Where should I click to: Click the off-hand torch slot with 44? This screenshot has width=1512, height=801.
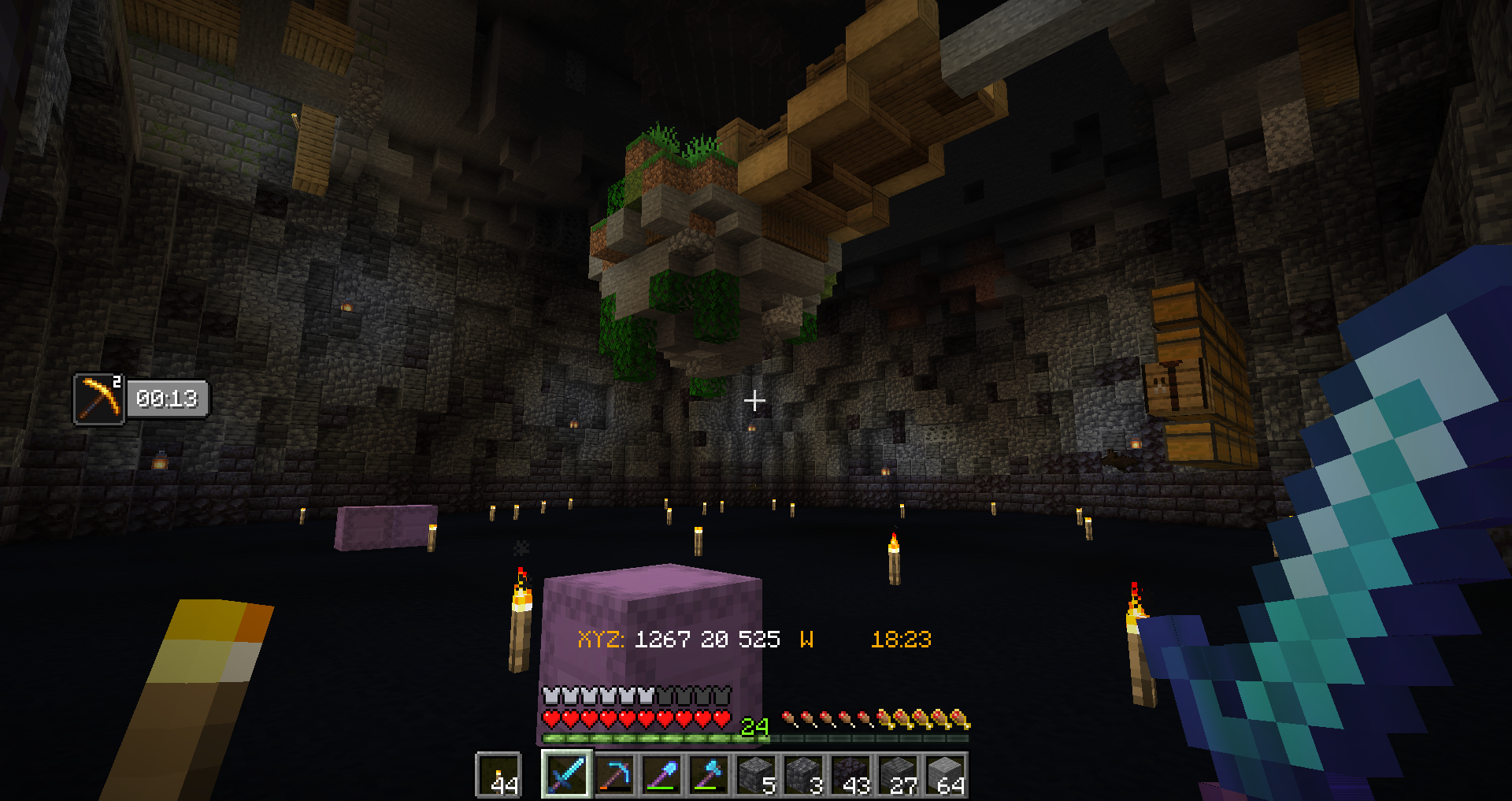tap(499, 775)
